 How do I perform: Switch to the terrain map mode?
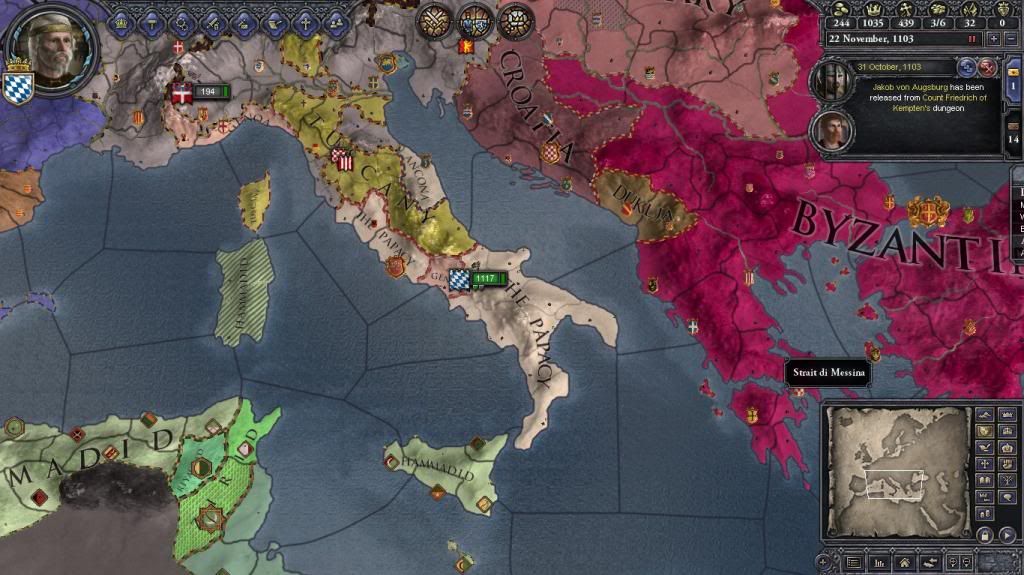pyautogui.click(x=983, y=414)
